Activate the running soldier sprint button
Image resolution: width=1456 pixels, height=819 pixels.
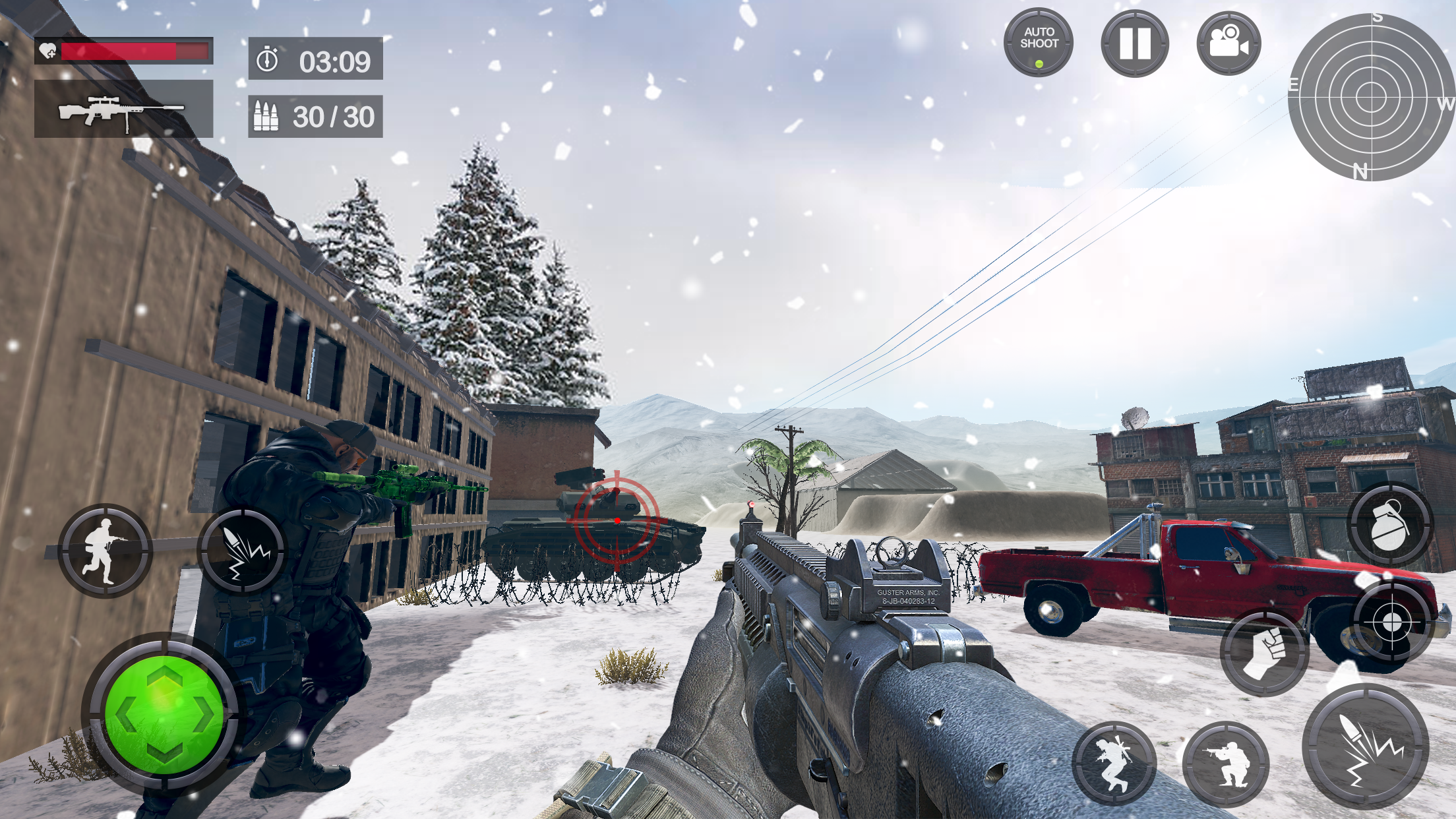click(x=105, y=550)
